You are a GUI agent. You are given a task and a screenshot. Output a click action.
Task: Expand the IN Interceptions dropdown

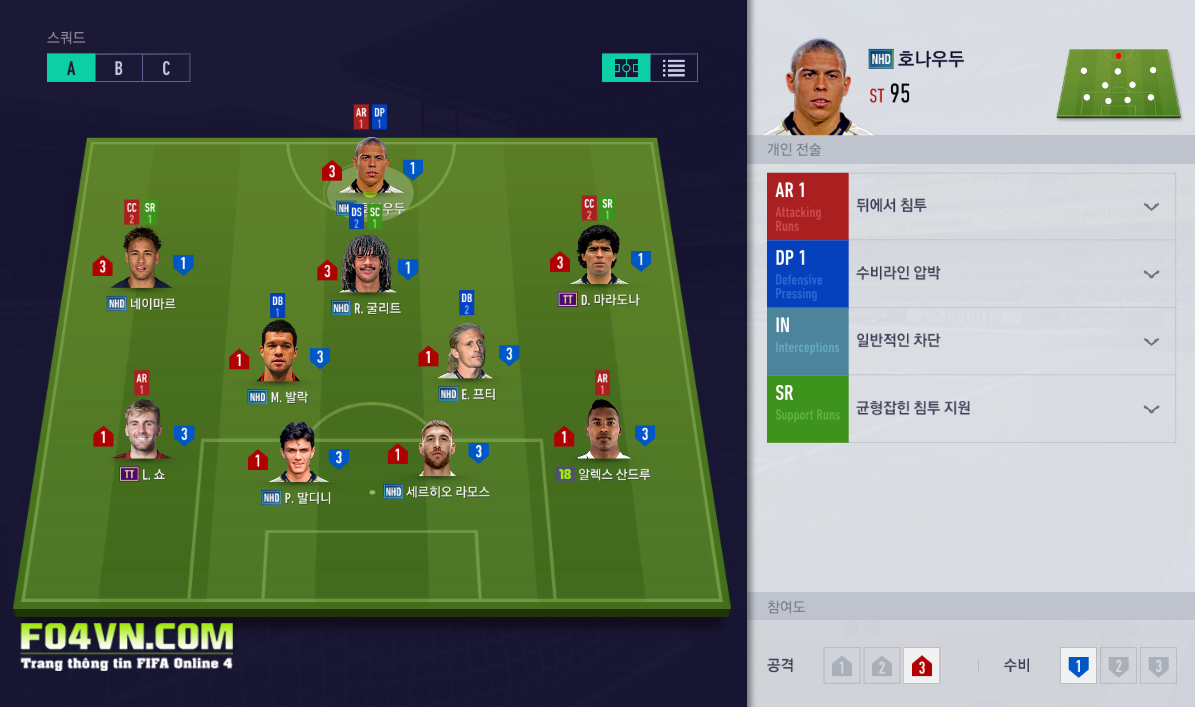pos(1151,341)
